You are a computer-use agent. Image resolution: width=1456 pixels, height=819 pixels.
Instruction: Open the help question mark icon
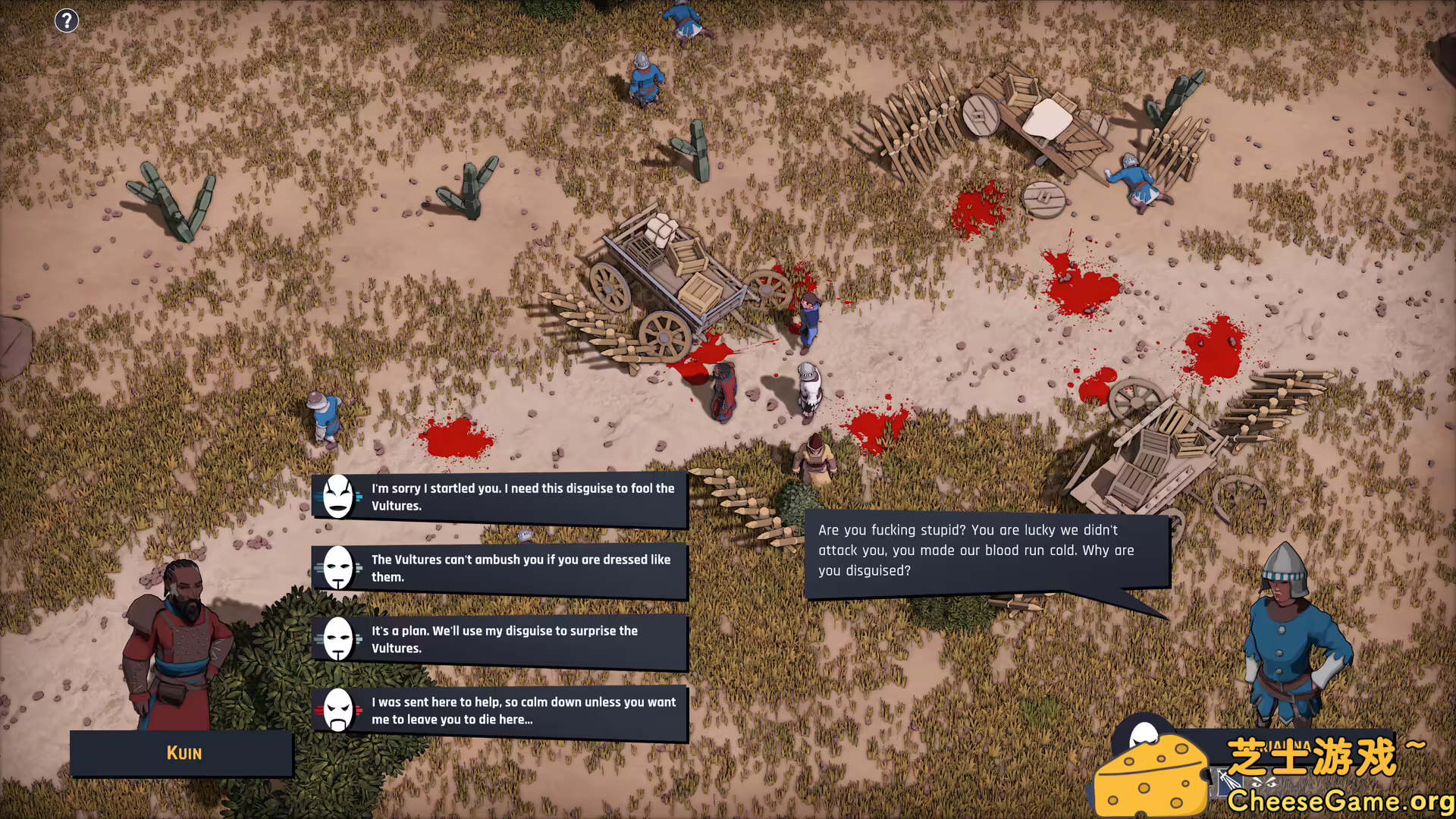[67, 20]
